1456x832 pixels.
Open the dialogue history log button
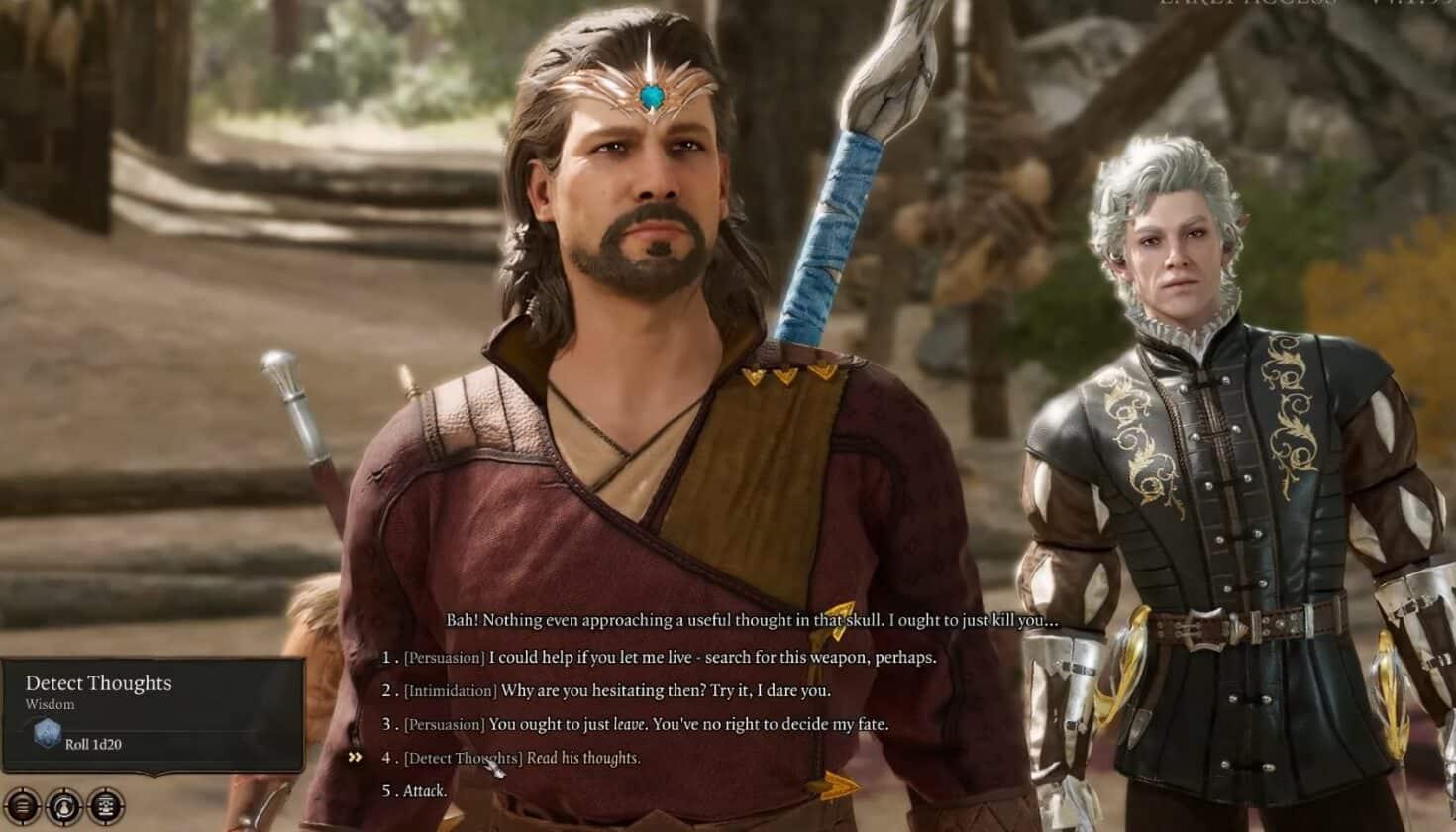point(105,805)
